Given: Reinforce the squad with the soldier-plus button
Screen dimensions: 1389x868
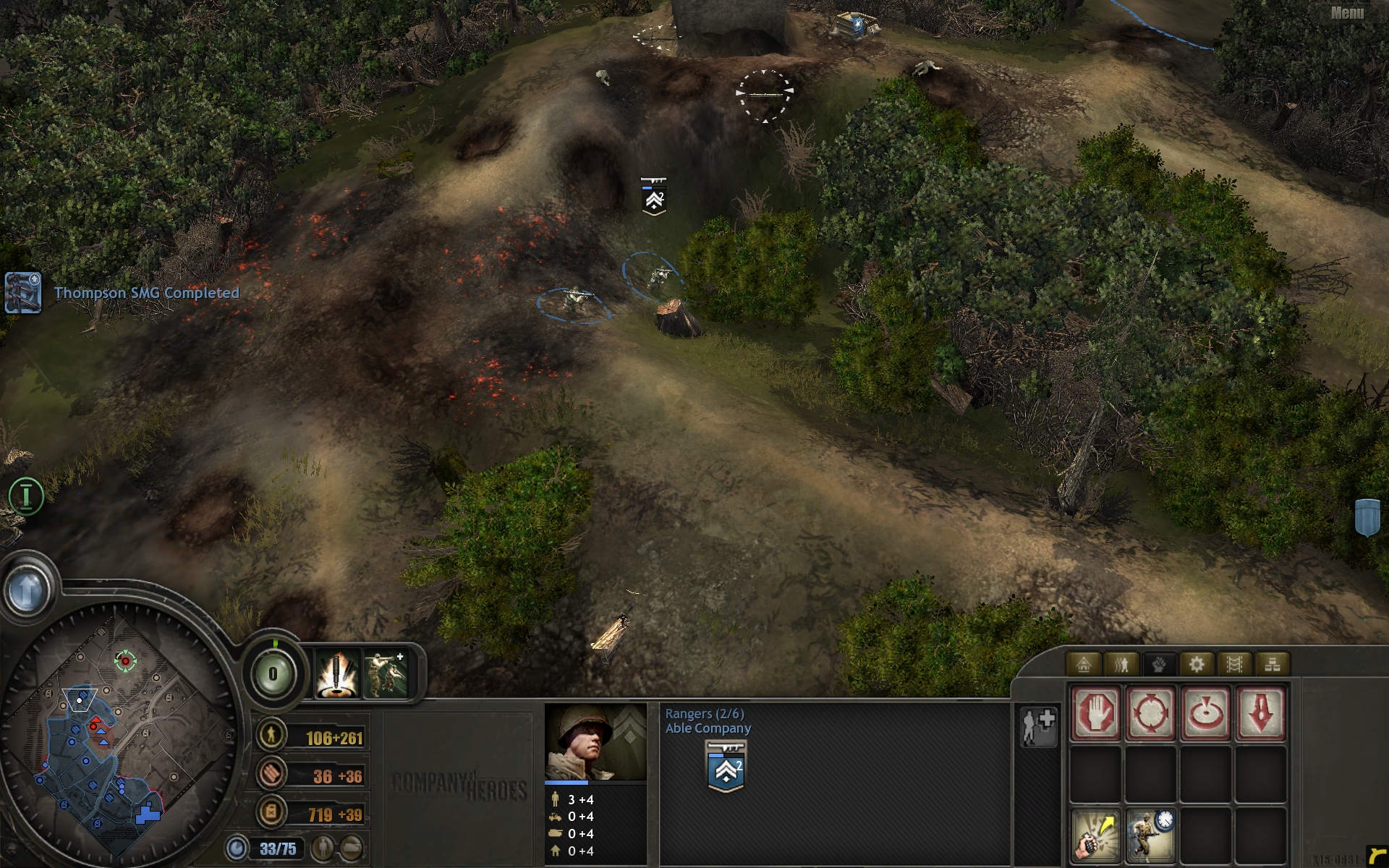Looking at the screenshot, I should tap(1038, 726).
